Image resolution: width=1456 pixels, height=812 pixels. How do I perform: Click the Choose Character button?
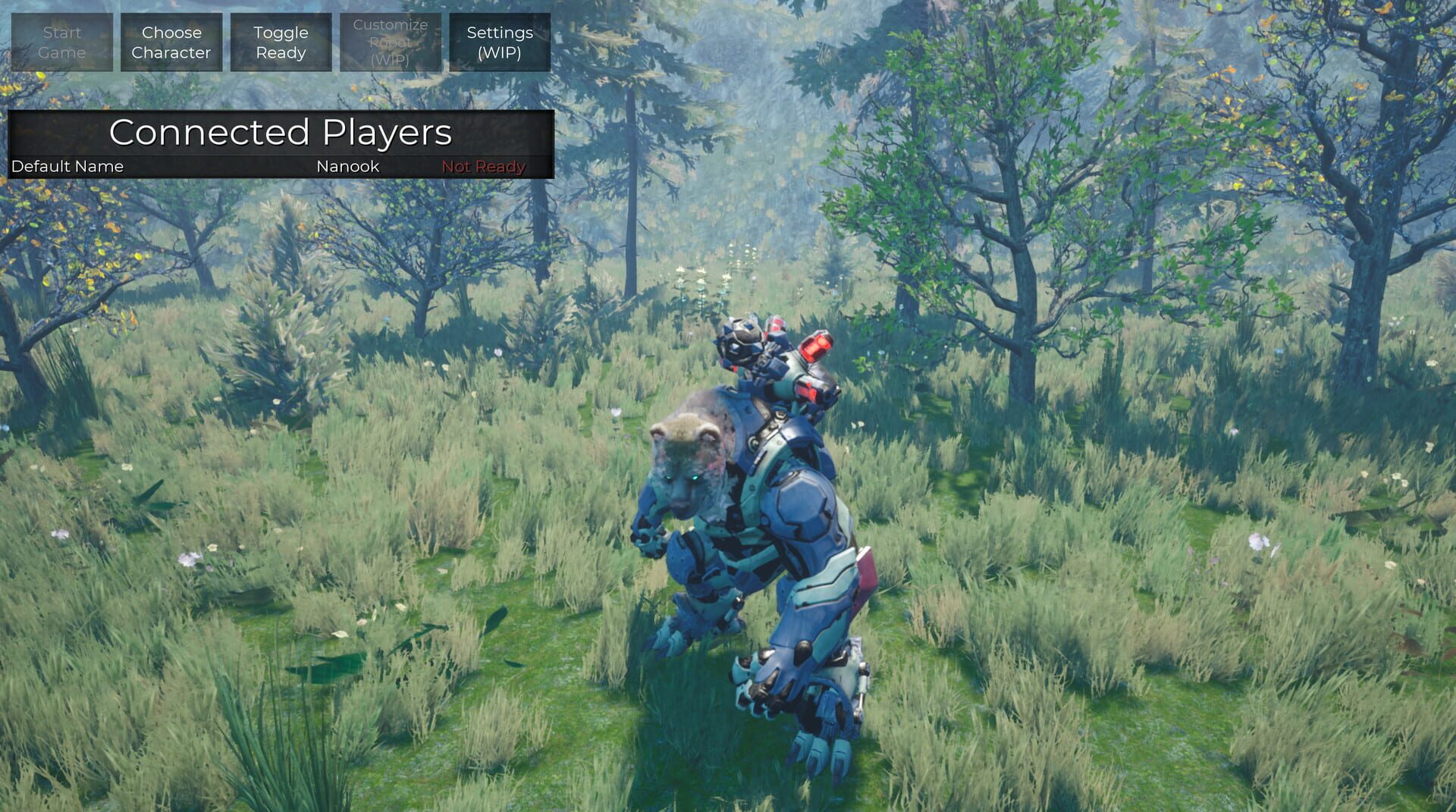click(171, 42)
